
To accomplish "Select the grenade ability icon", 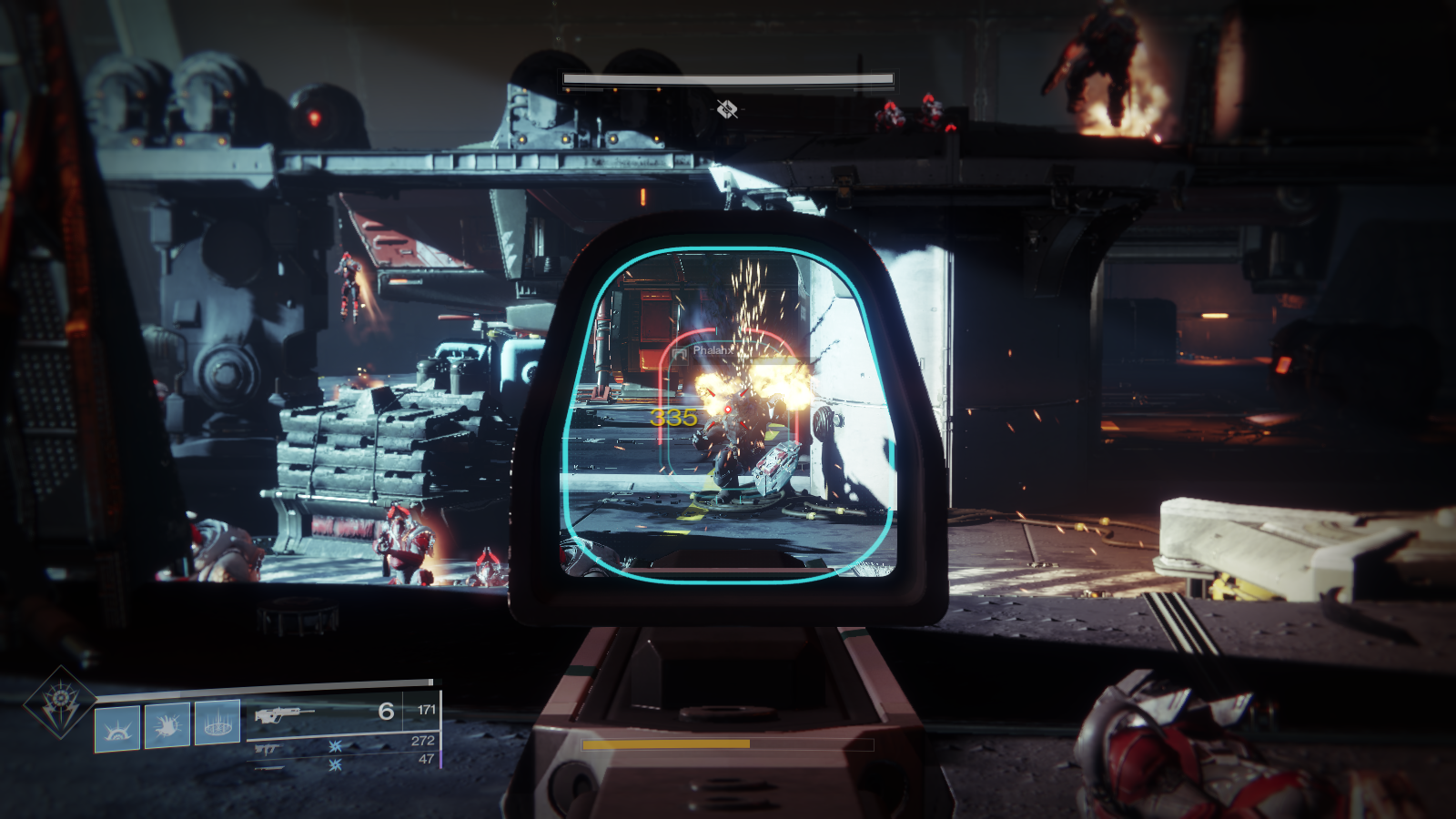I will click(117, 728).
